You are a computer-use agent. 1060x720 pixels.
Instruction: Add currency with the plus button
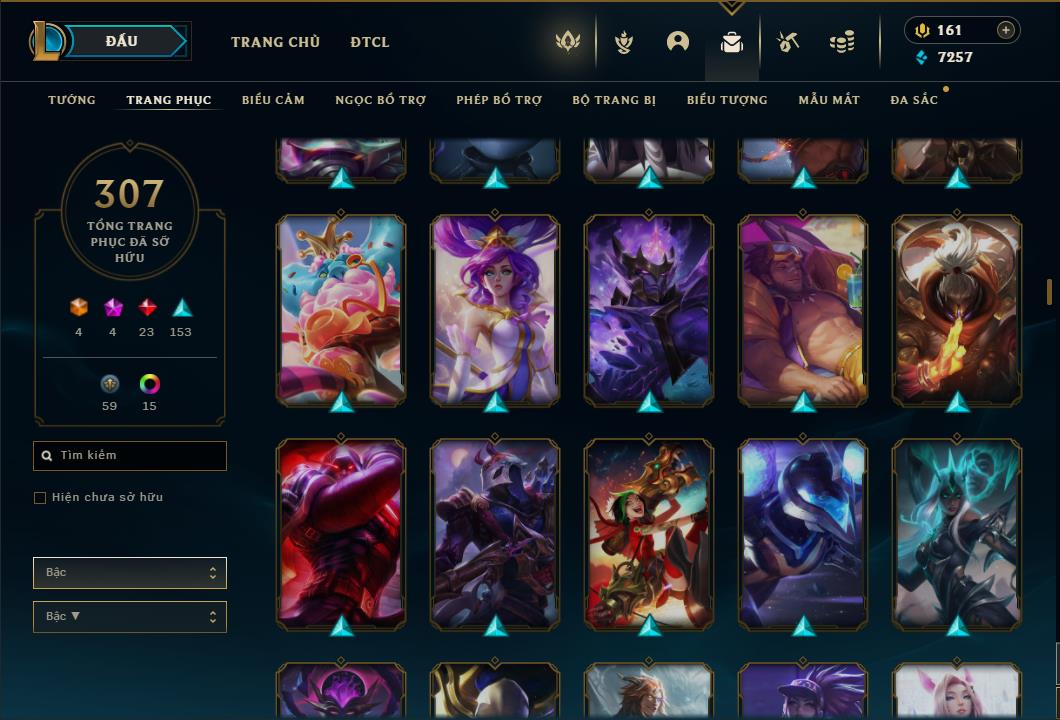[1006, 30]
